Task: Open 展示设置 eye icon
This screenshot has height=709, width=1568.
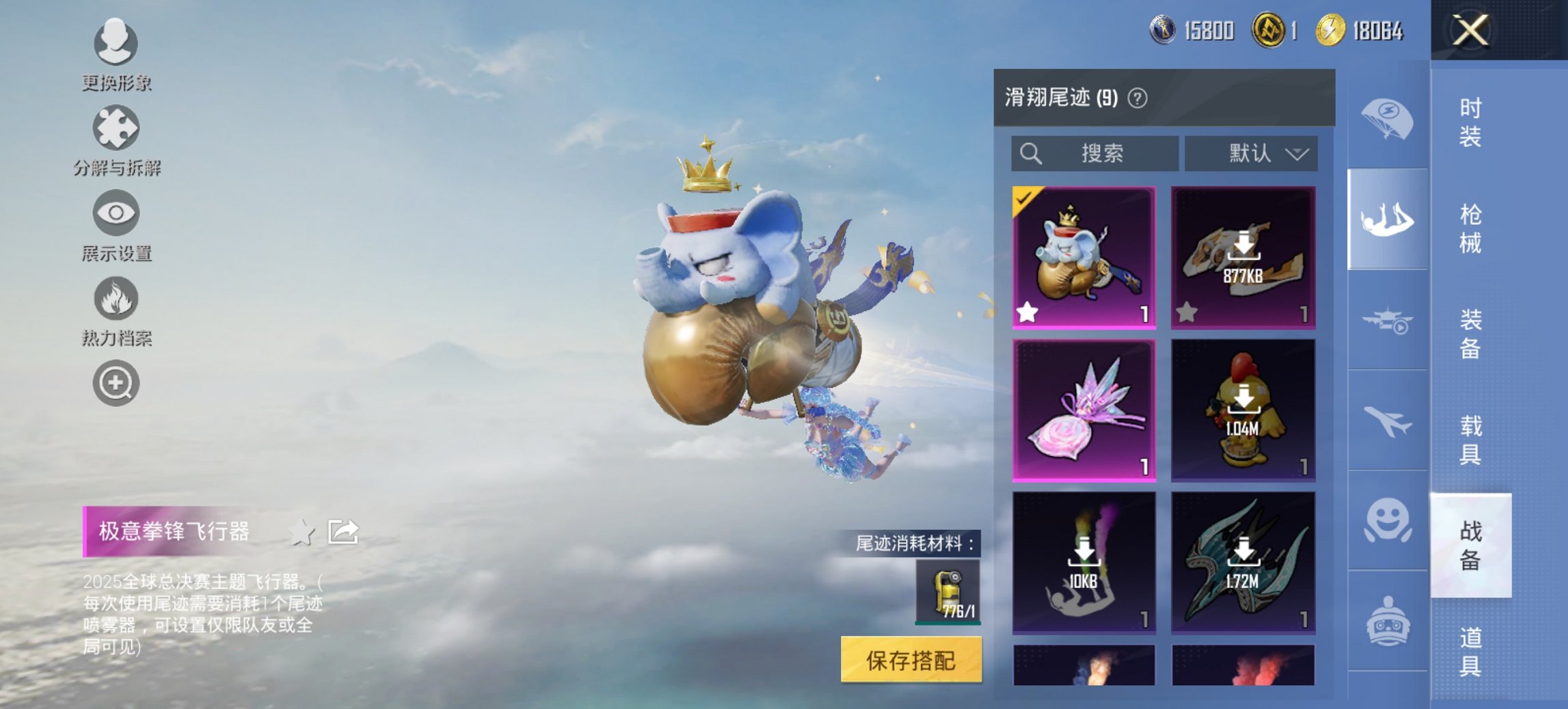Action: (x=116, y=213)
